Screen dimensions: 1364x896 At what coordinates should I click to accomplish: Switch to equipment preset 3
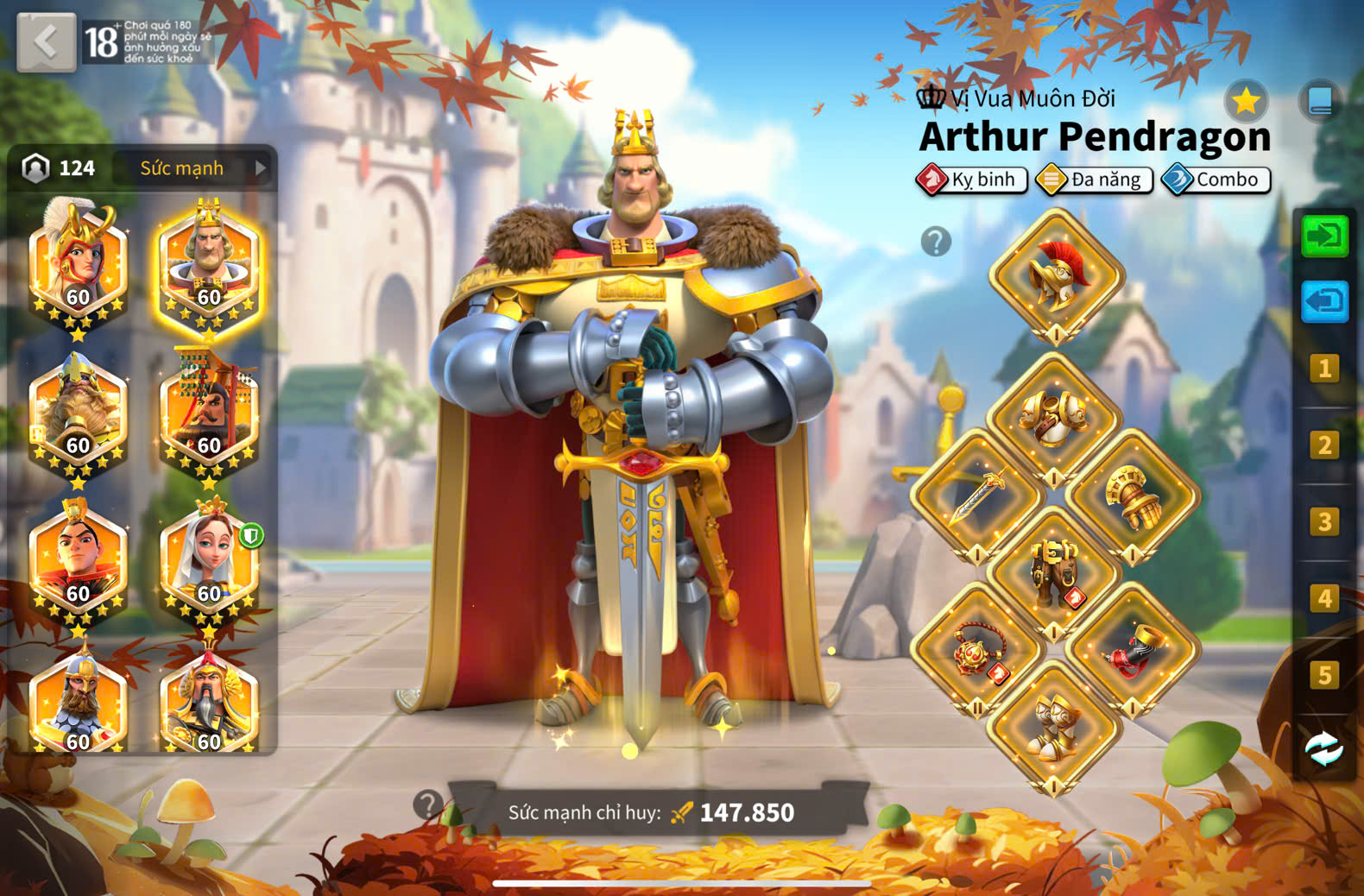tap(1324, 522)
